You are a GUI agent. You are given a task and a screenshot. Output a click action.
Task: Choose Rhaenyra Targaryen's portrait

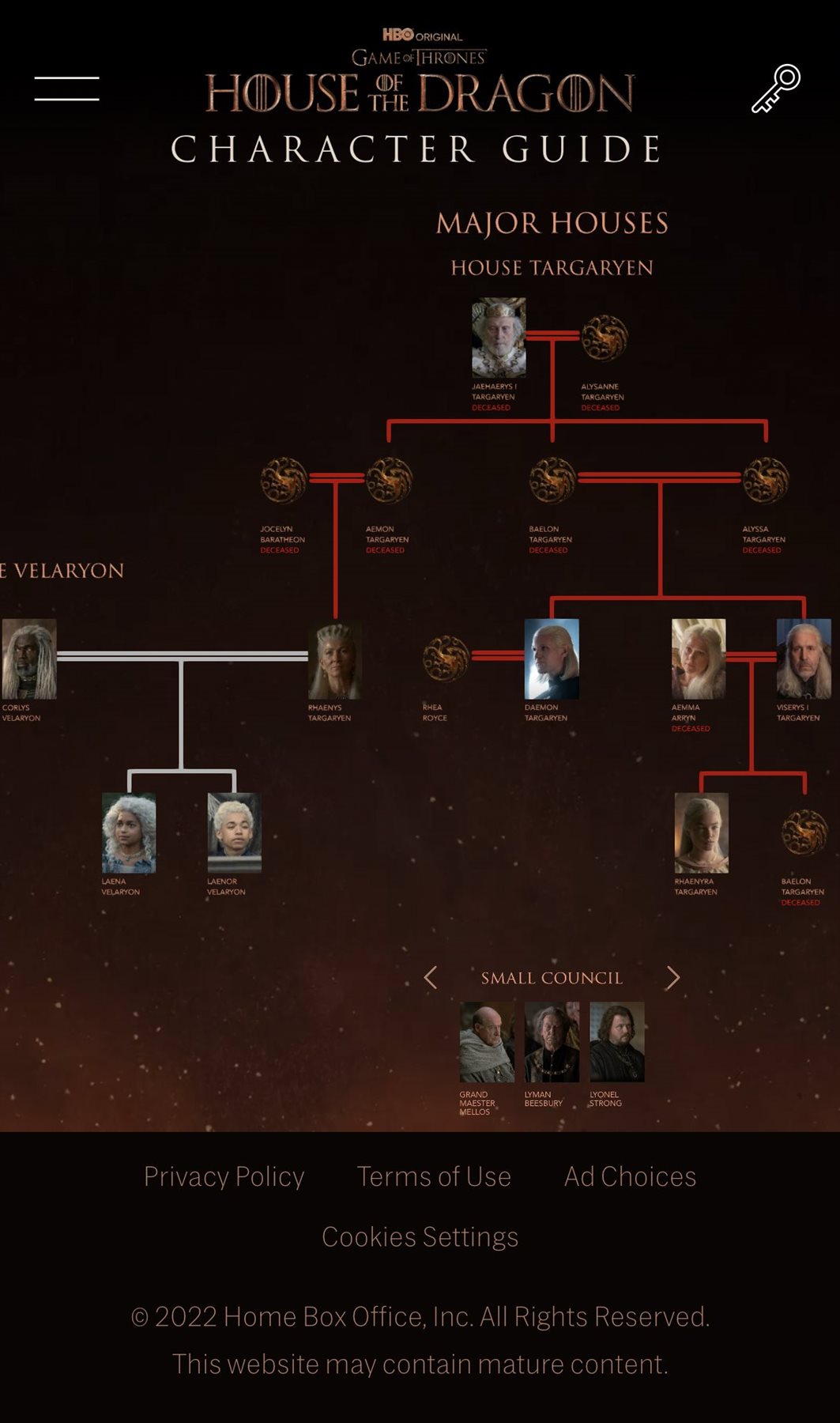click(701, 832)
